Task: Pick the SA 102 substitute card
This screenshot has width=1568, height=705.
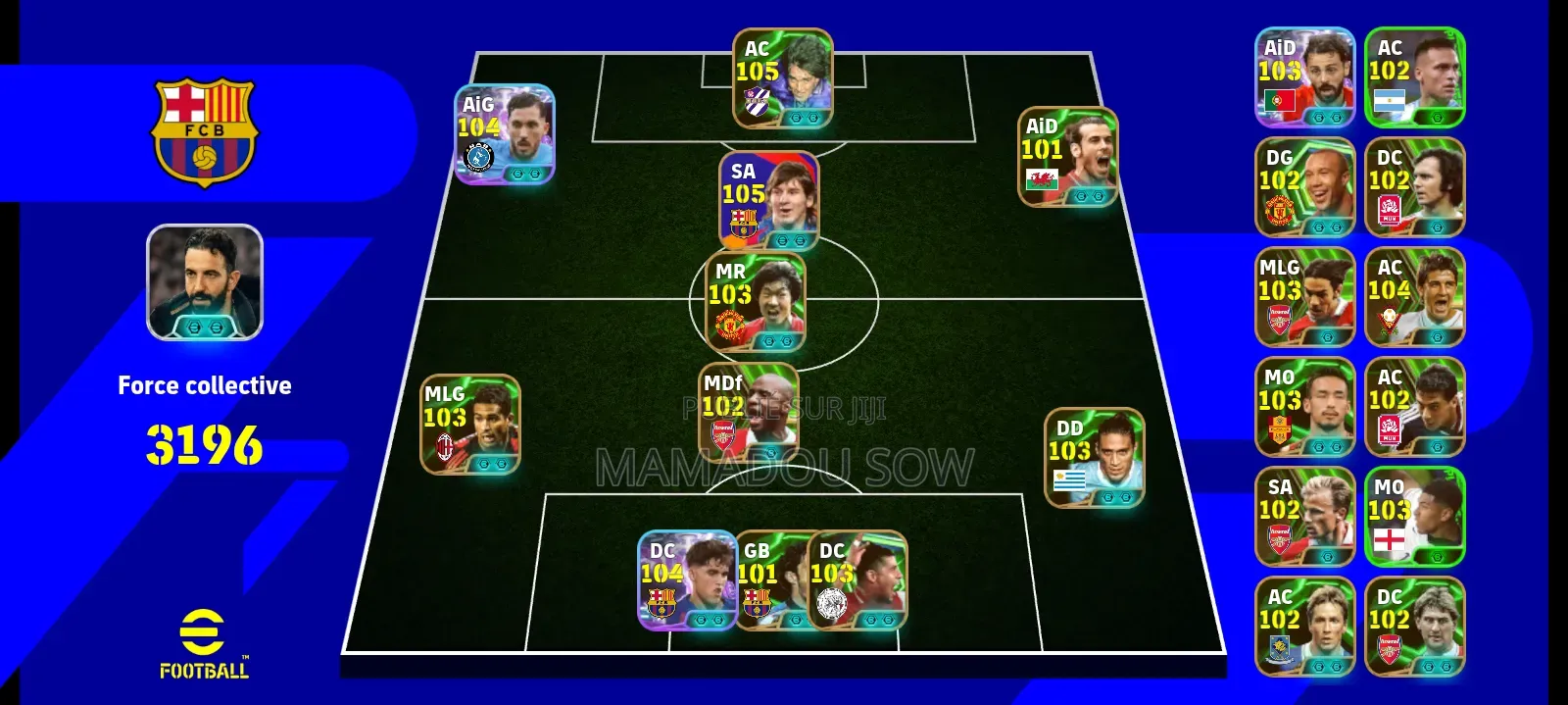Action: tap(1304, 517)
